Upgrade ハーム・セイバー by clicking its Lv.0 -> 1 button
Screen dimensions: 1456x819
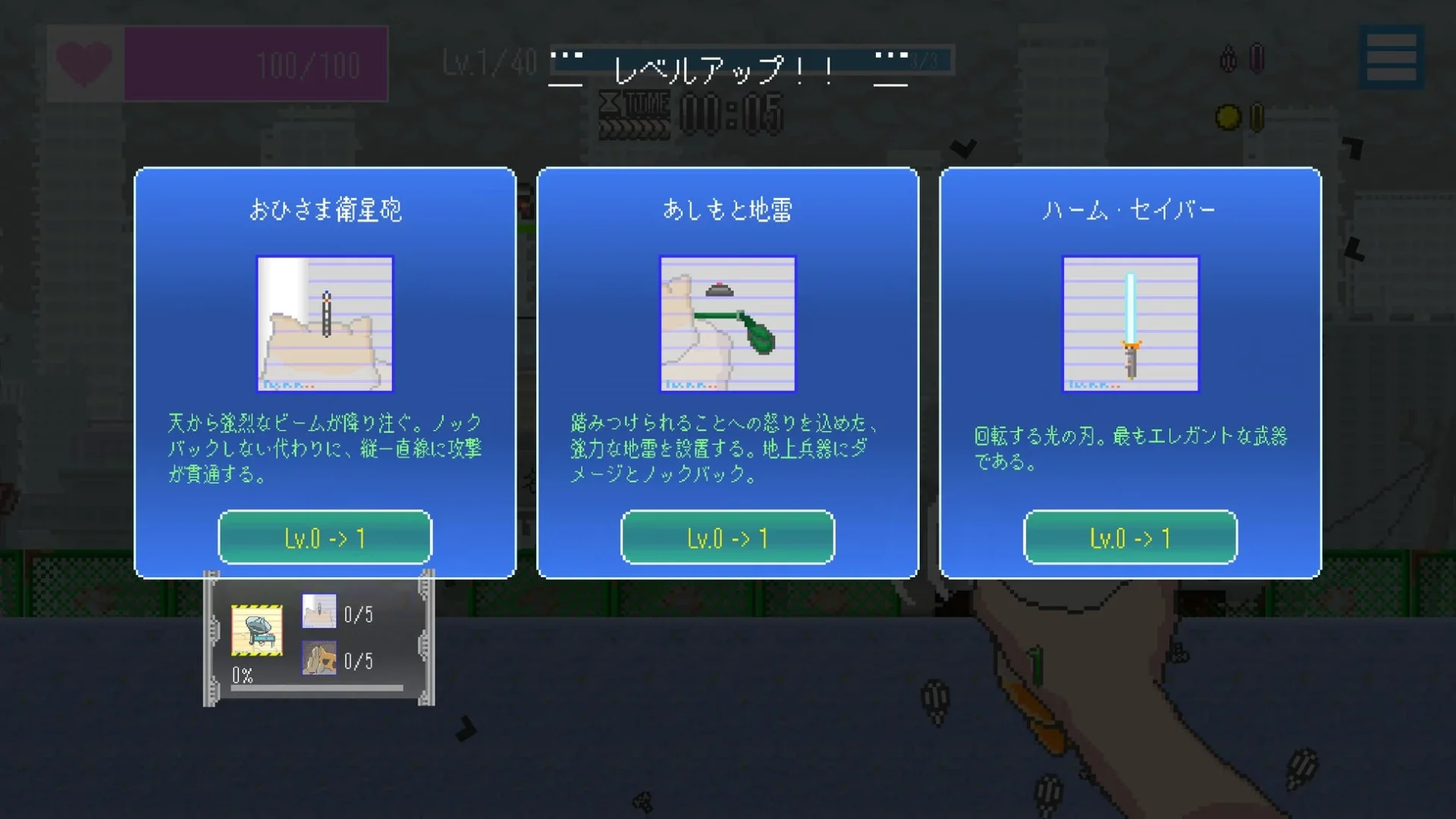click(1130, 538)
